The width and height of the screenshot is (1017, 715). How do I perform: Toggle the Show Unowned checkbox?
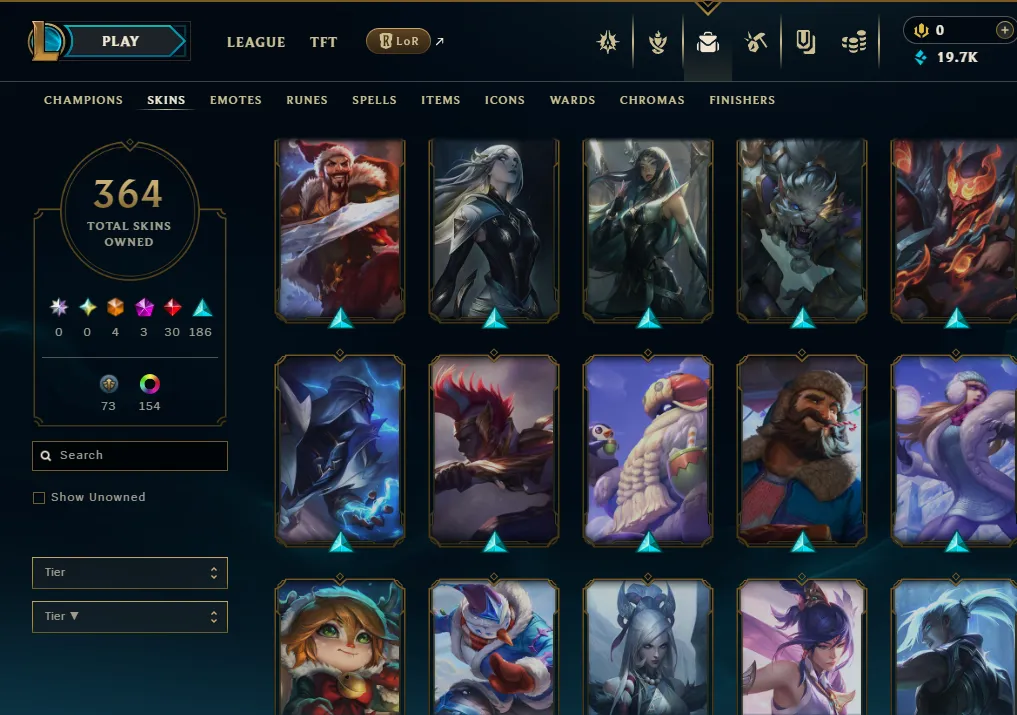click(x=39, y=497)
